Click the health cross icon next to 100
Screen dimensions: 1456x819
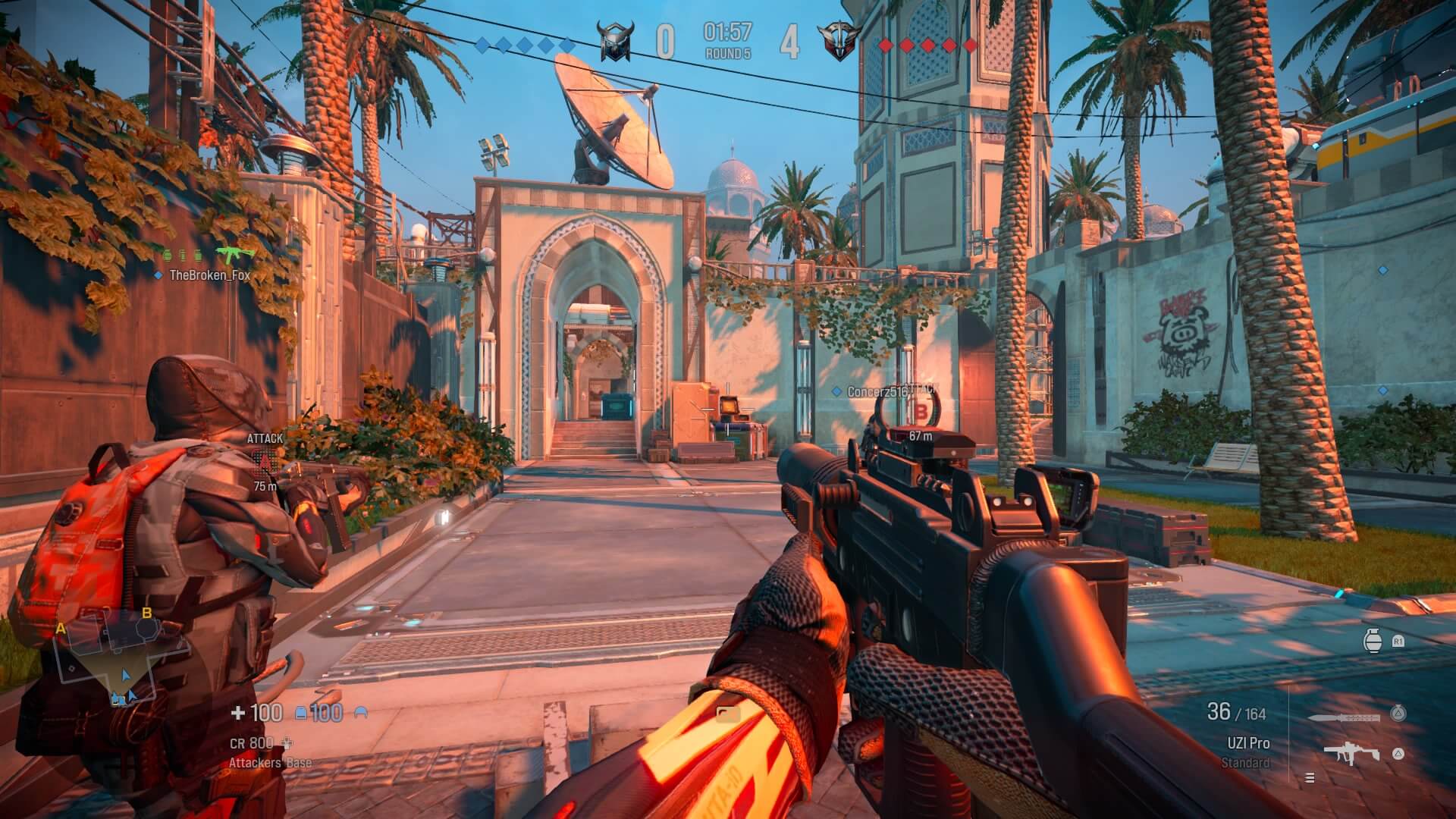tap(240, 712)
